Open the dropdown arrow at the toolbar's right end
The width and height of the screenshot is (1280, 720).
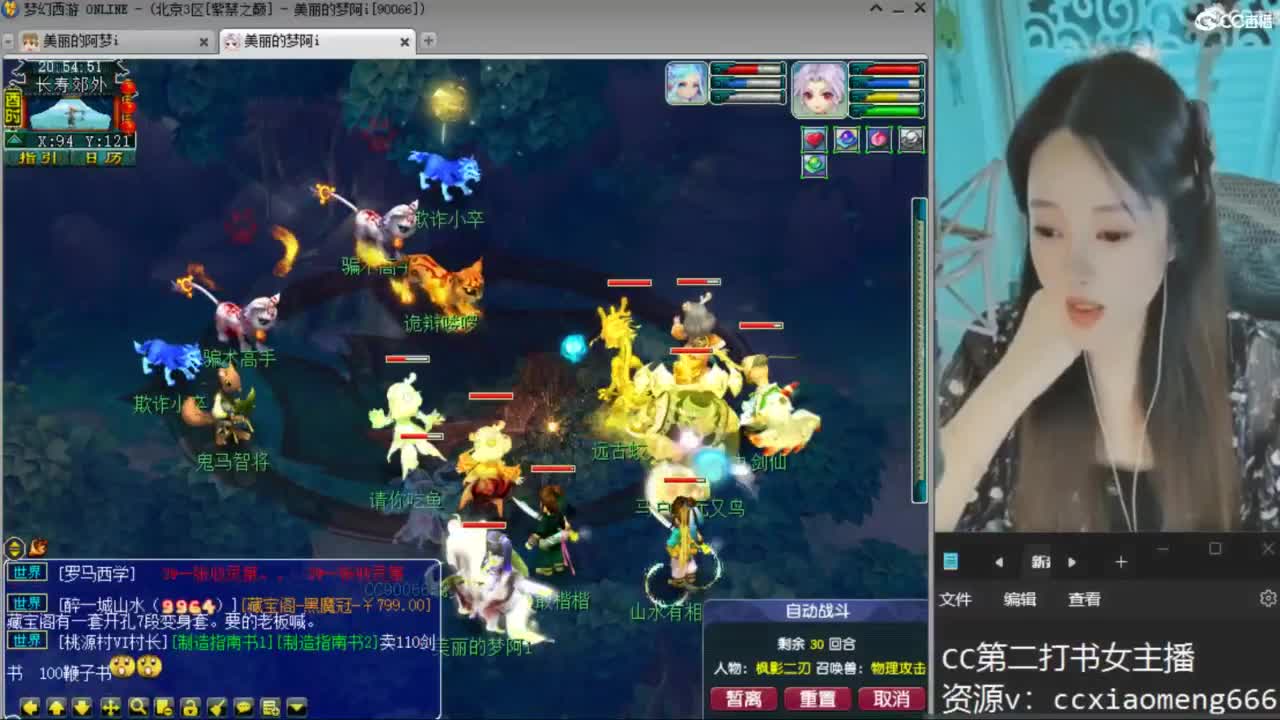coord(297,705)
